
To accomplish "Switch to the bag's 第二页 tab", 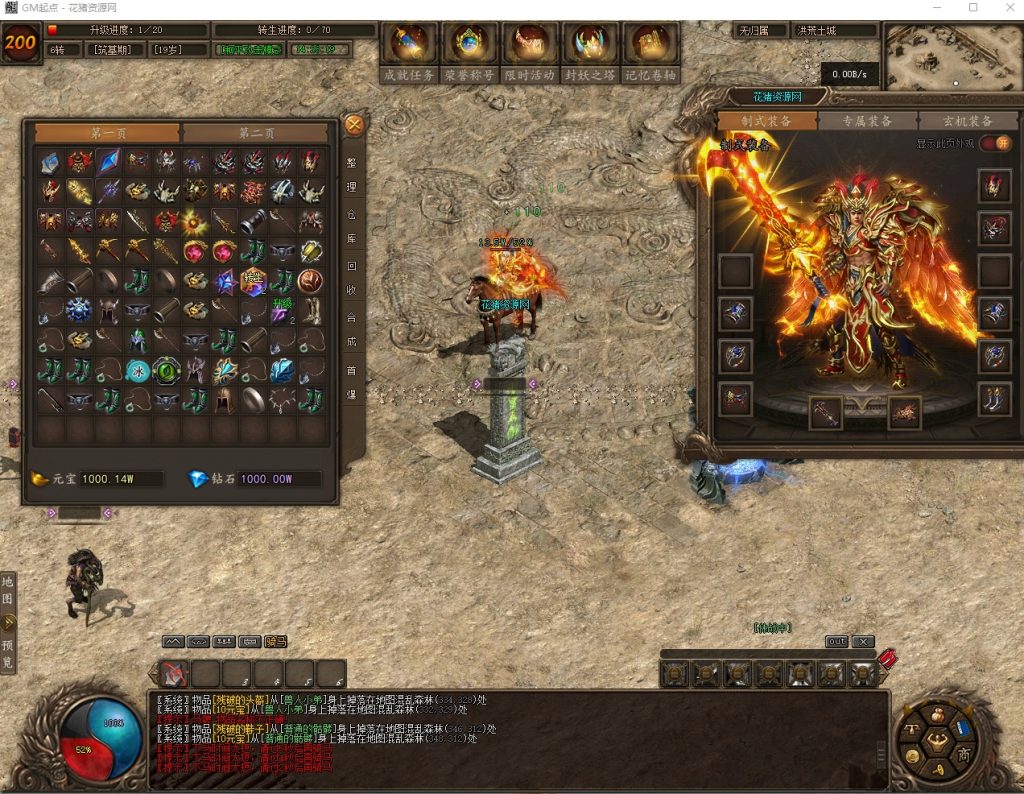I will coord(256,133).
